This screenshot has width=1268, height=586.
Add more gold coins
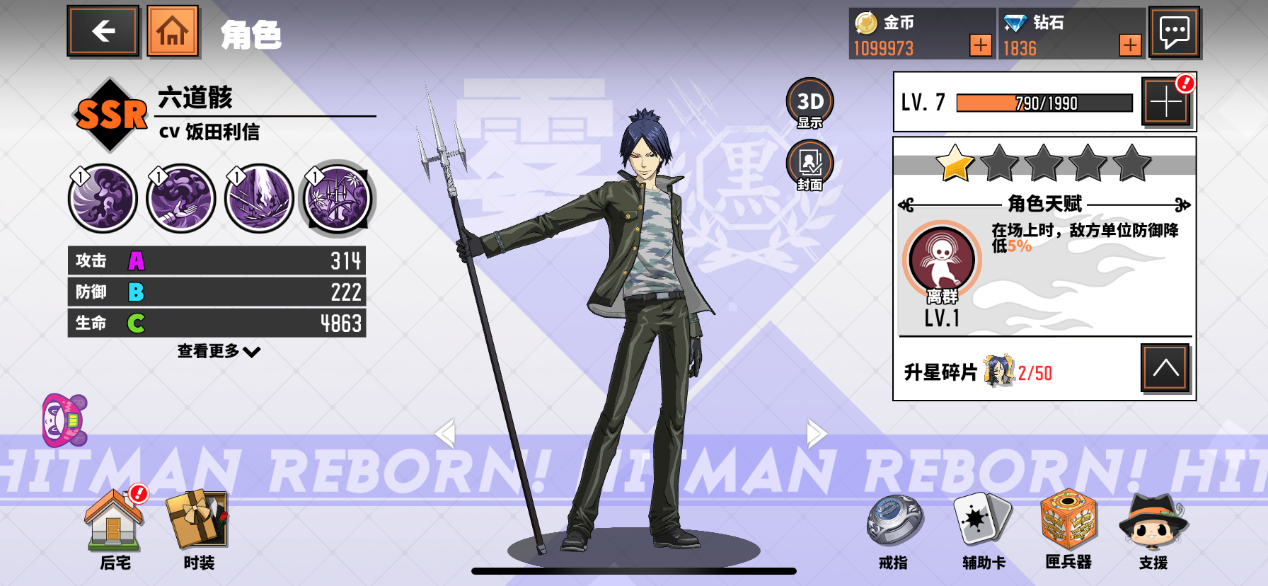[x=980, y=45]
